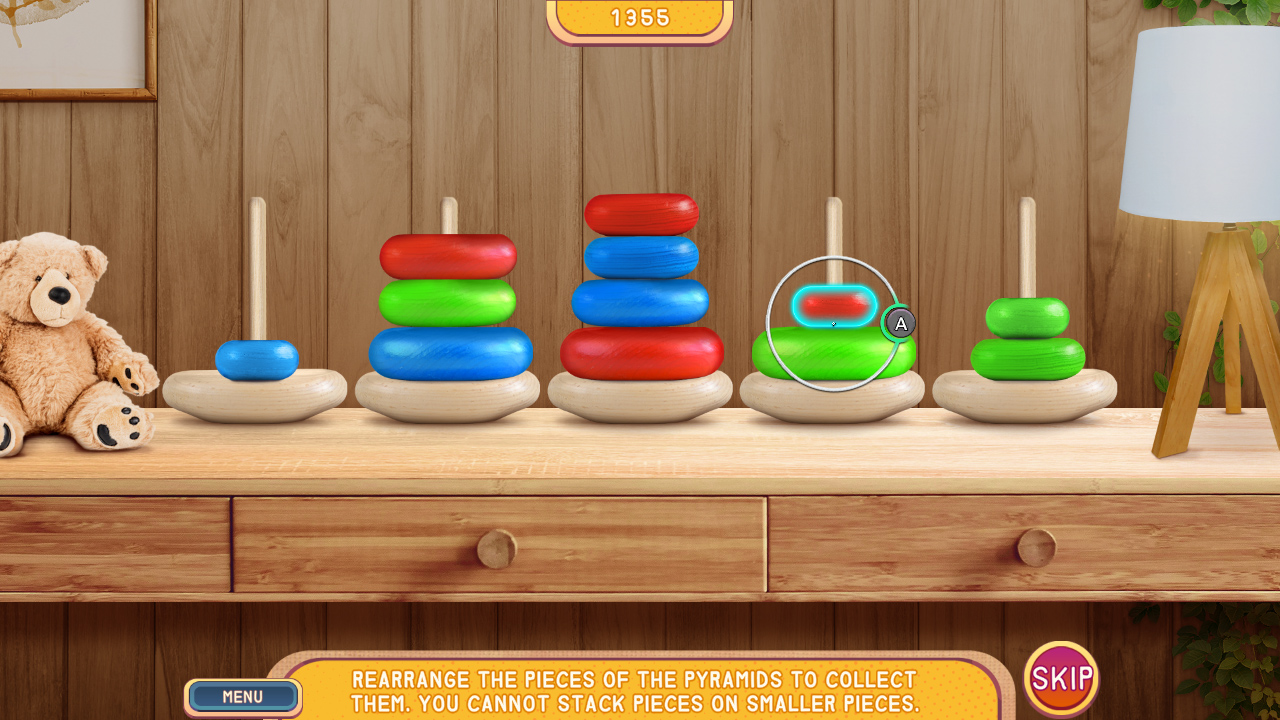Open the MENU
The width and height of the screenshot is (1280, 720).
(x=242, y=697)
